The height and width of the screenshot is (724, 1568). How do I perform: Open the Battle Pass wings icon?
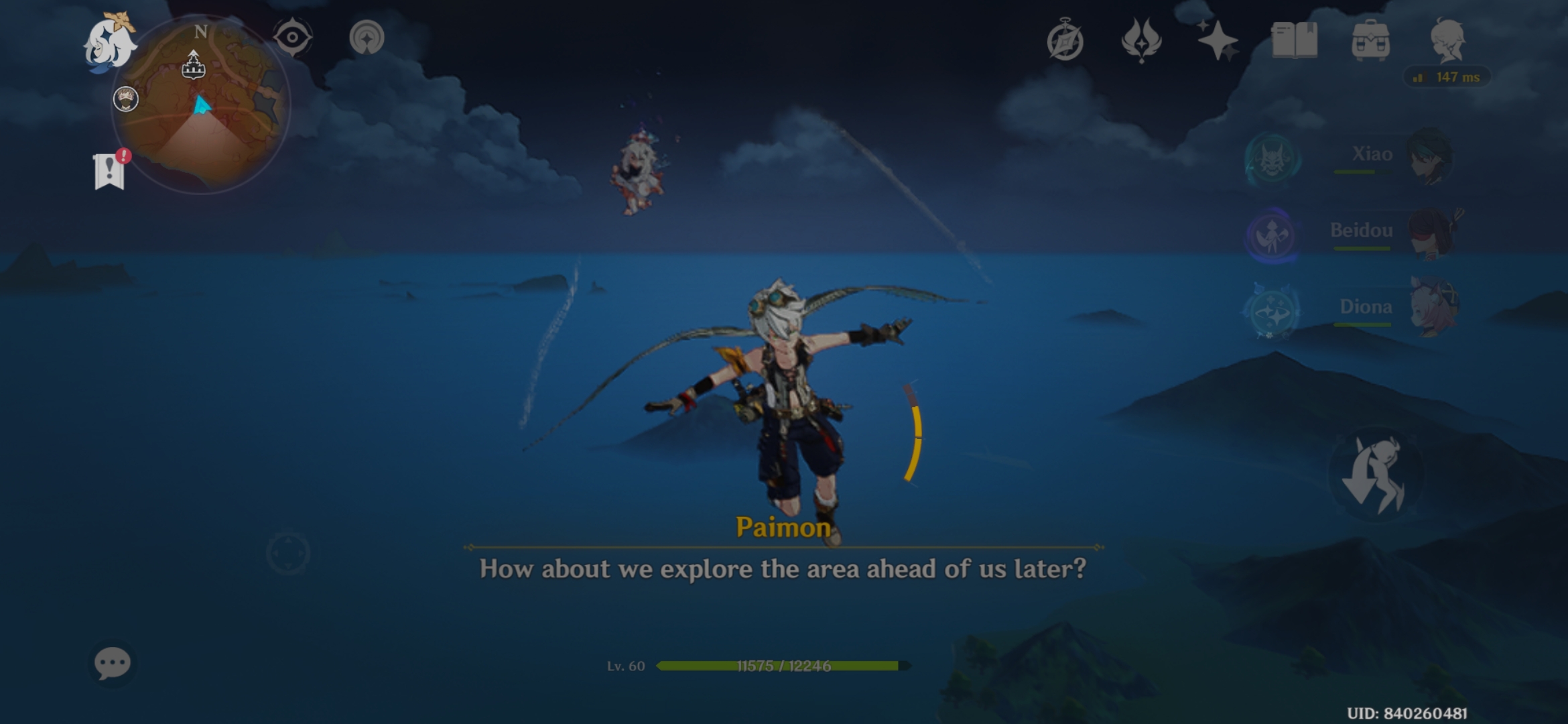(x=1141, y=40)
